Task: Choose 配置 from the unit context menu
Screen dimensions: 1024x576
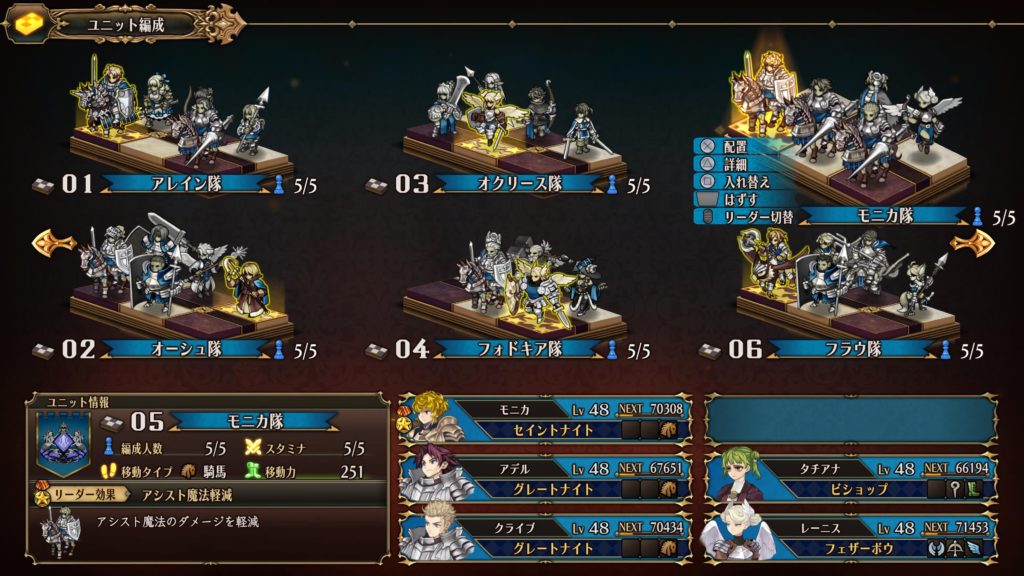Action: click(735, 146)
